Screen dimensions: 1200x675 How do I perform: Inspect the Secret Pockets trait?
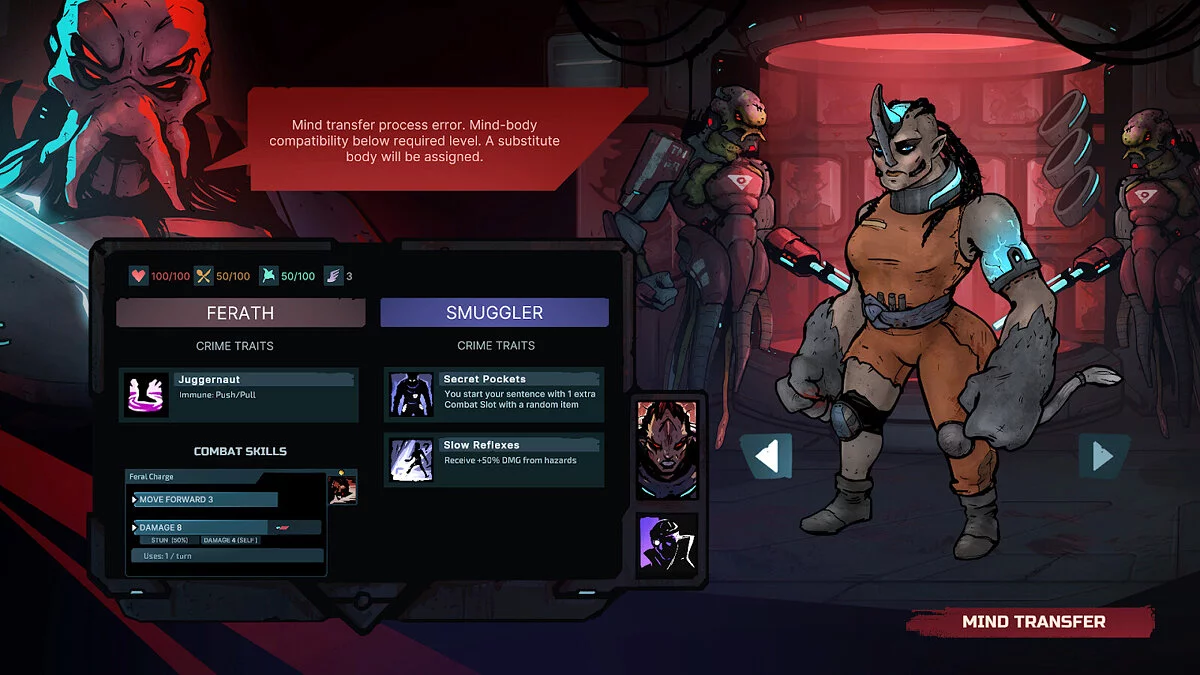[x=494, y=393]
